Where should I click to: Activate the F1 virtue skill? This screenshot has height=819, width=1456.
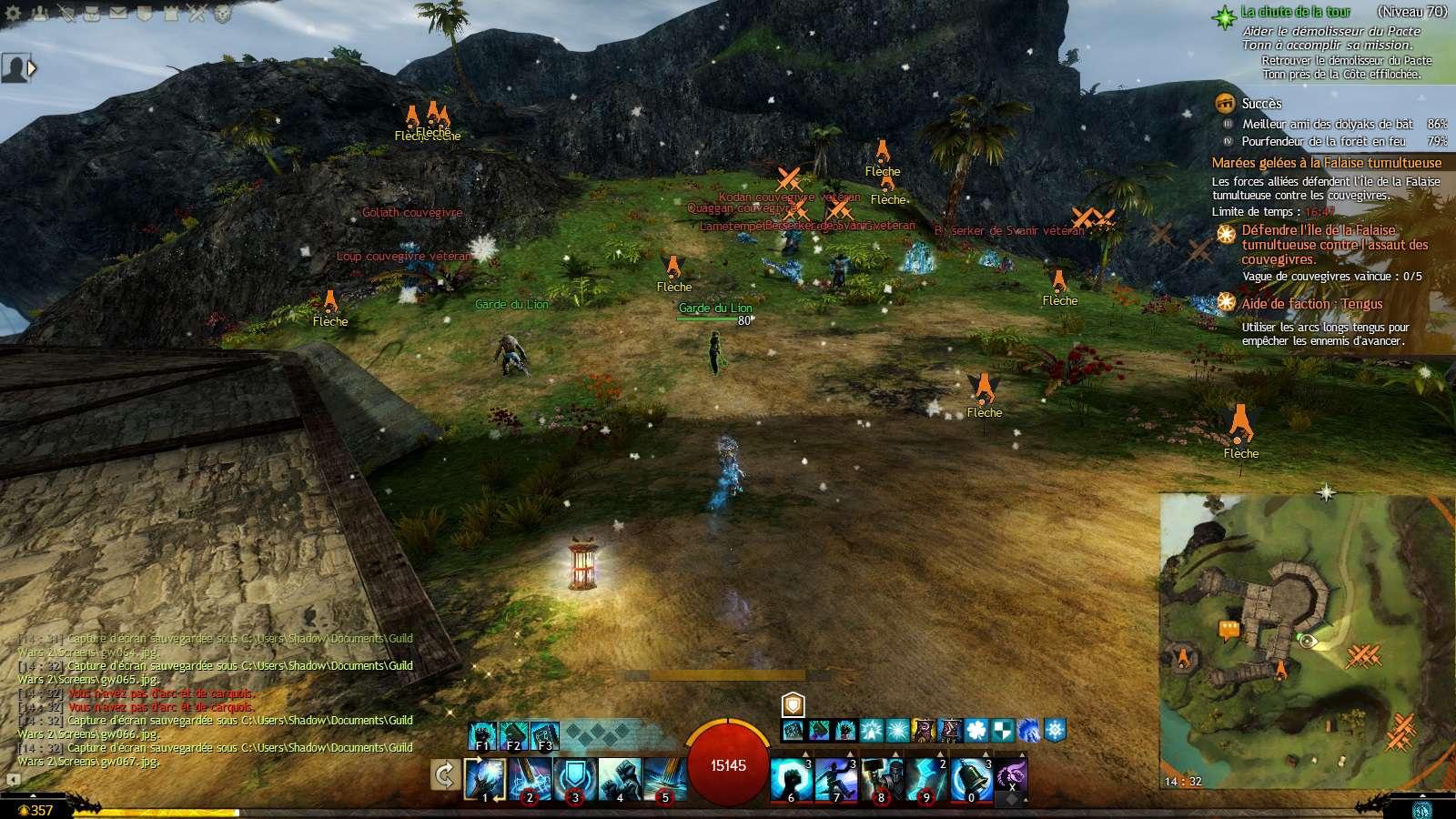click(x=483, y=735)
